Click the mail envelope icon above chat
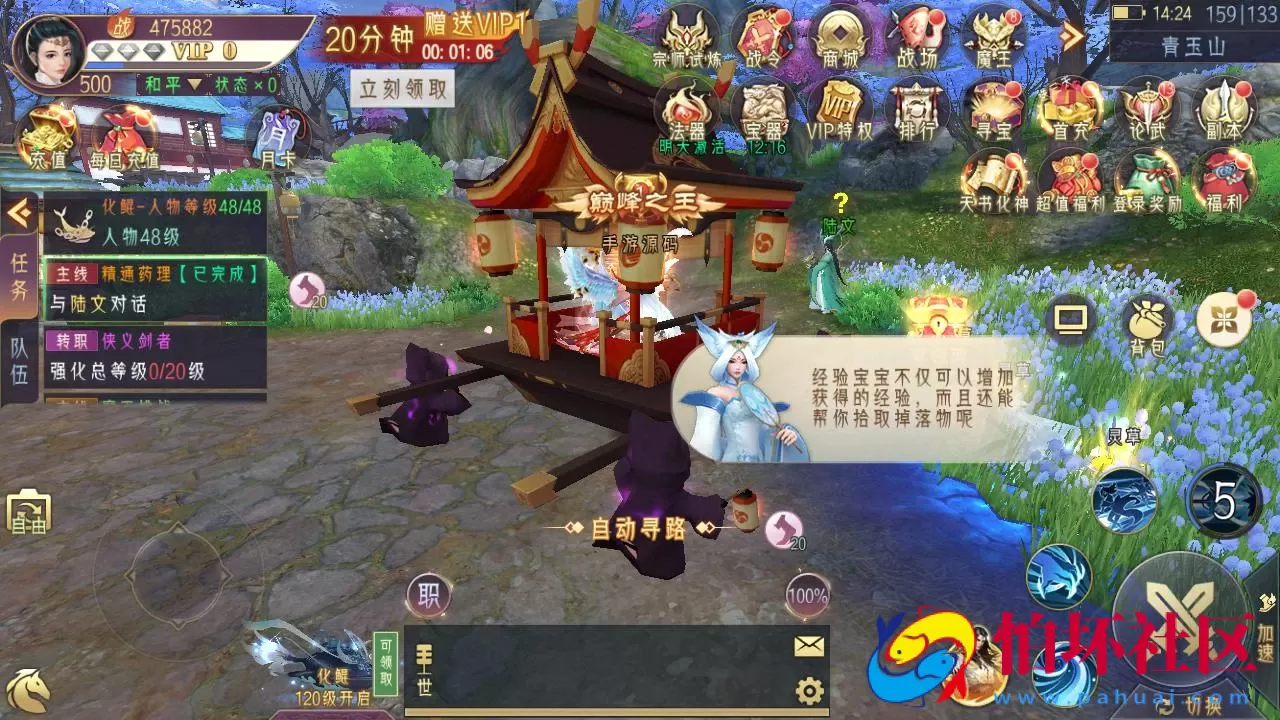1280x720 pixels. 806,645
